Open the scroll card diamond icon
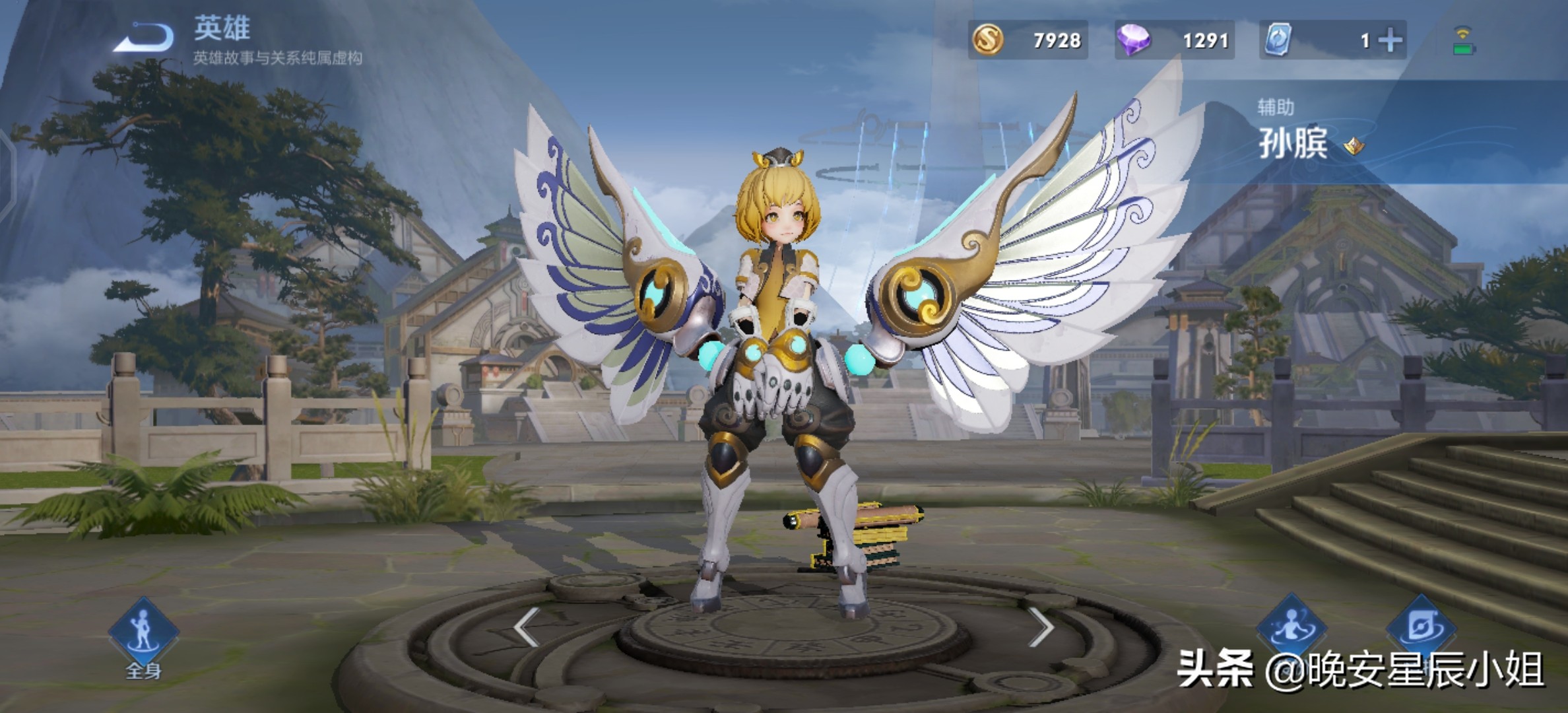 (x=1420, y=627)
